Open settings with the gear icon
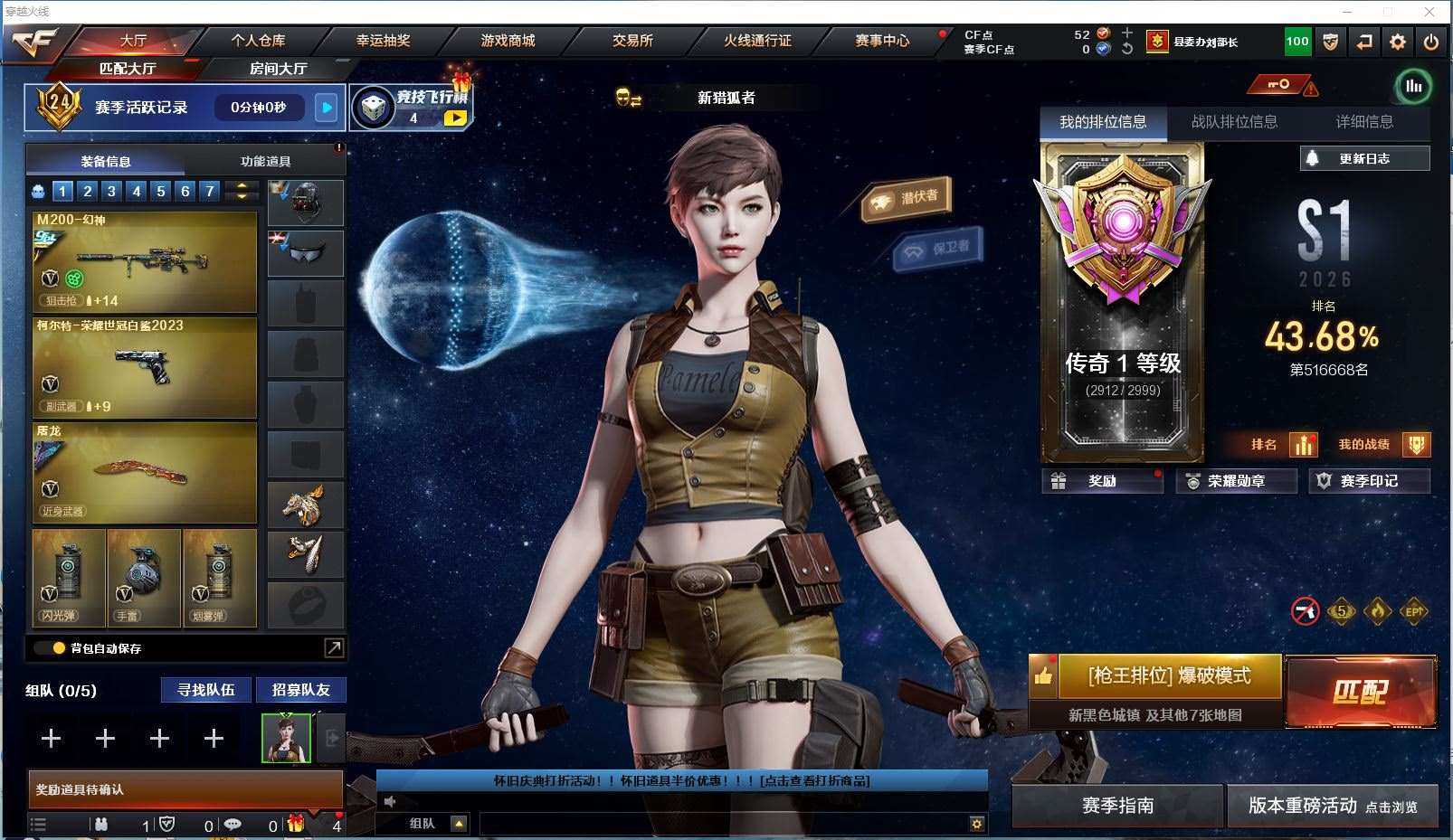This screenshot has width=1453, height=840. point(1398,42)
